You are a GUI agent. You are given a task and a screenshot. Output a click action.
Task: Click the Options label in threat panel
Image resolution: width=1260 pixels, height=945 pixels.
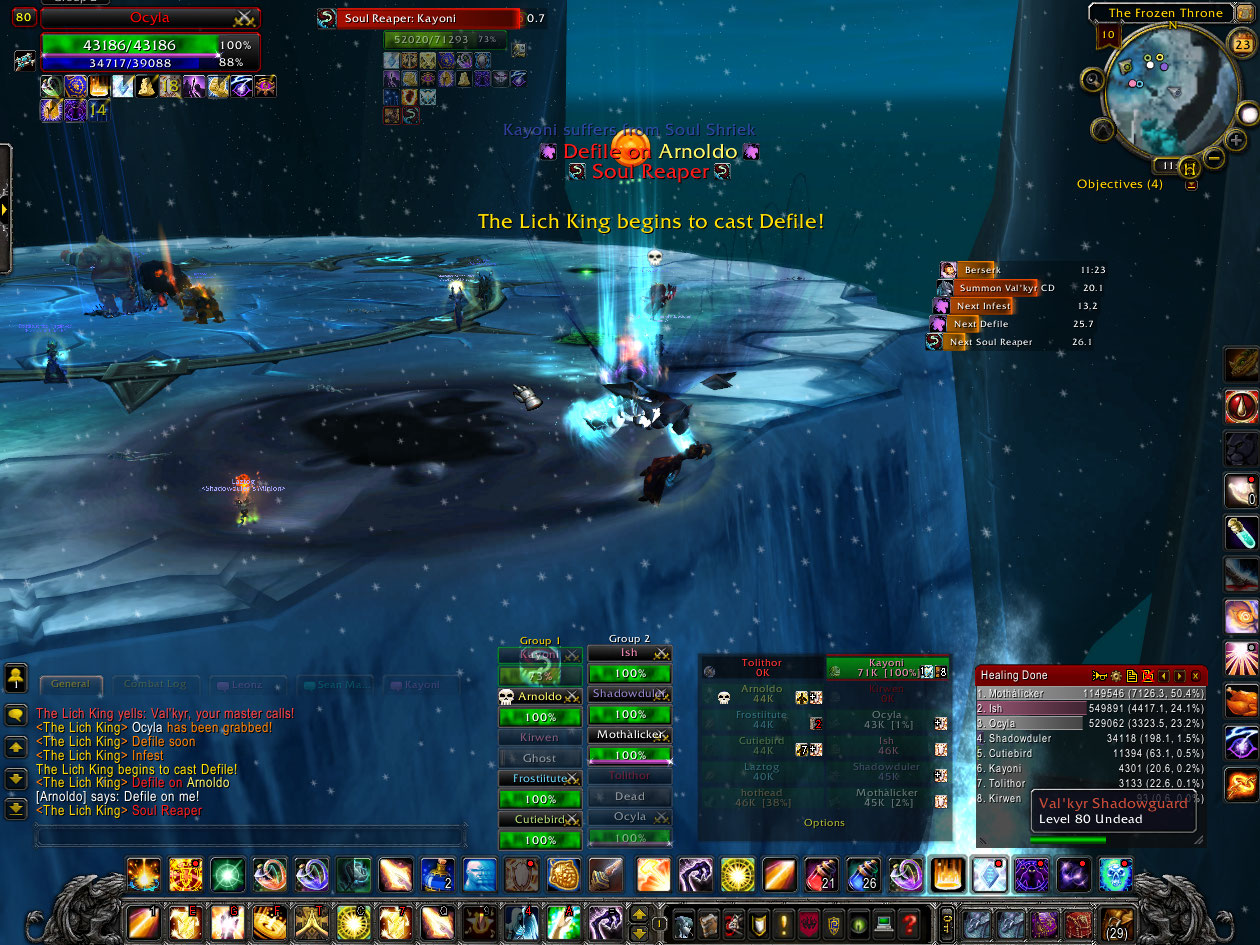click(824, 823)
